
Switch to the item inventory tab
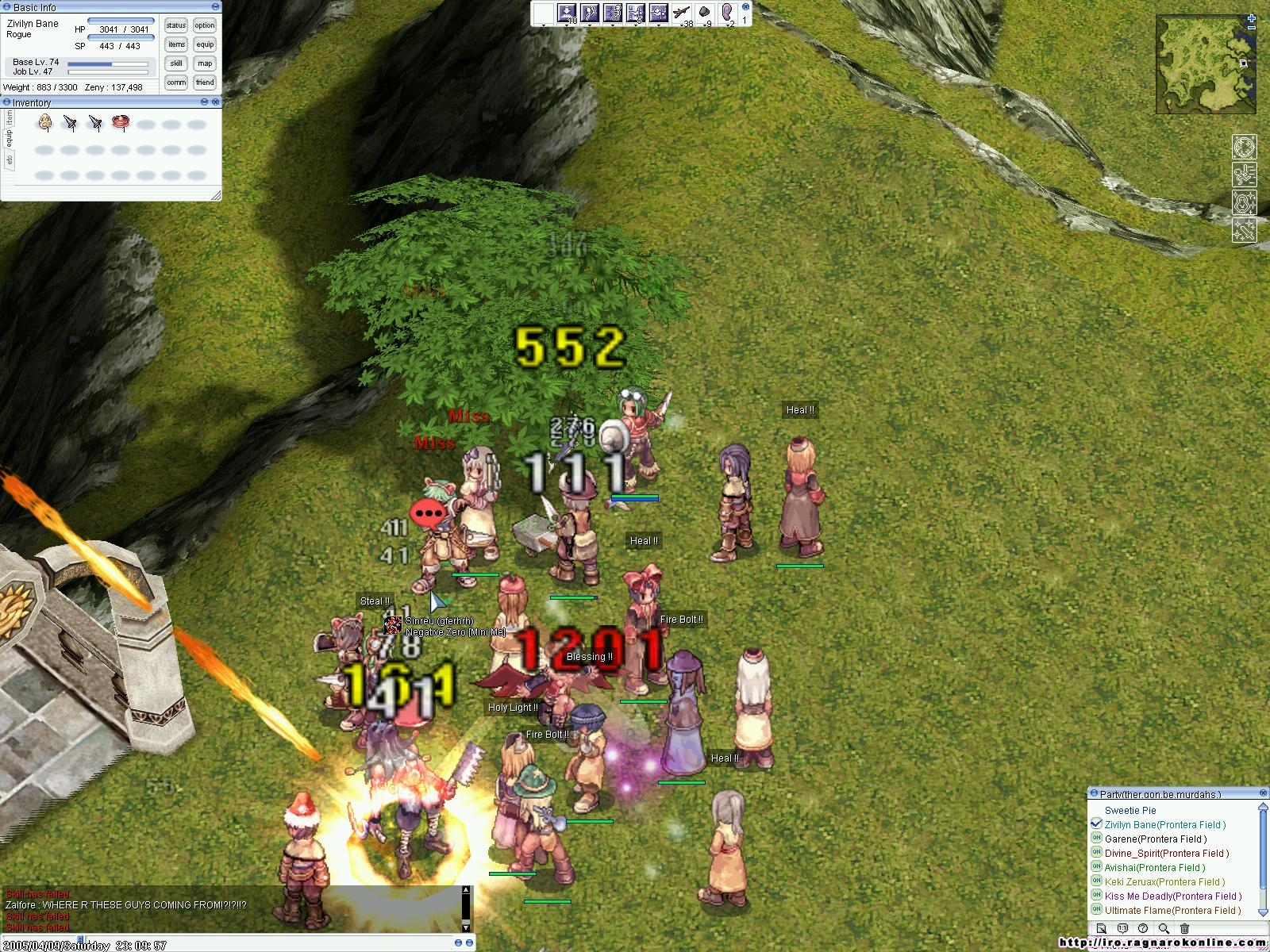(10, 117)
